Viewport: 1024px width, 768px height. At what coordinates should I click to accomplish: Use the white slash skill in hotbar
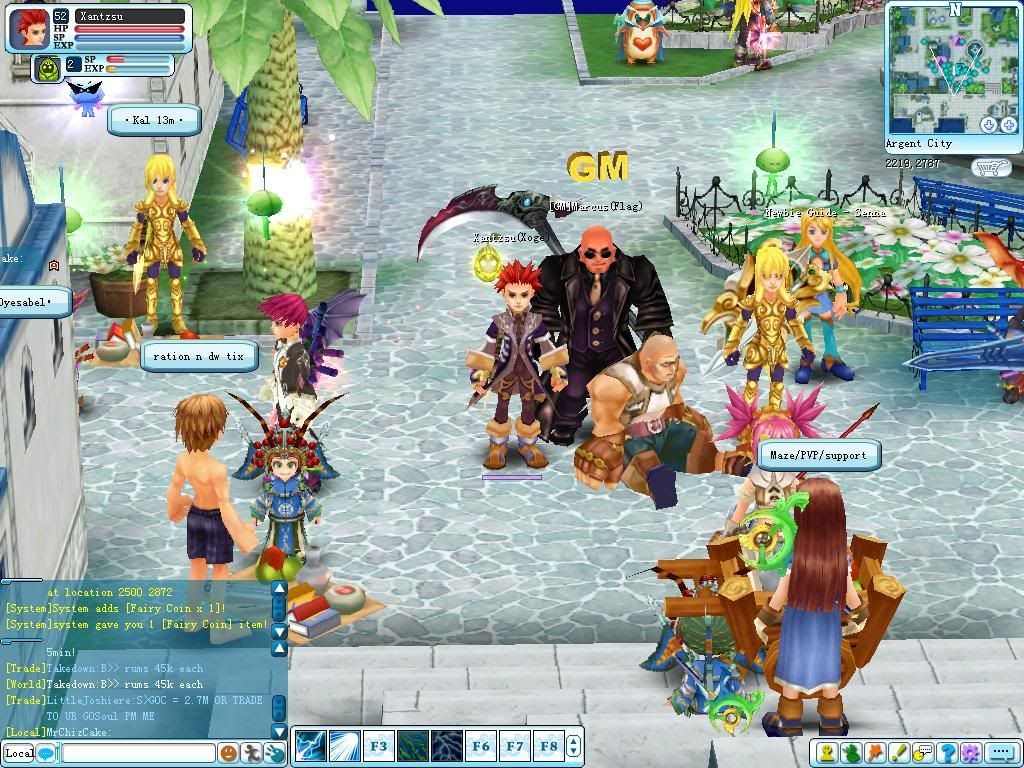click(x=344, y=746)
